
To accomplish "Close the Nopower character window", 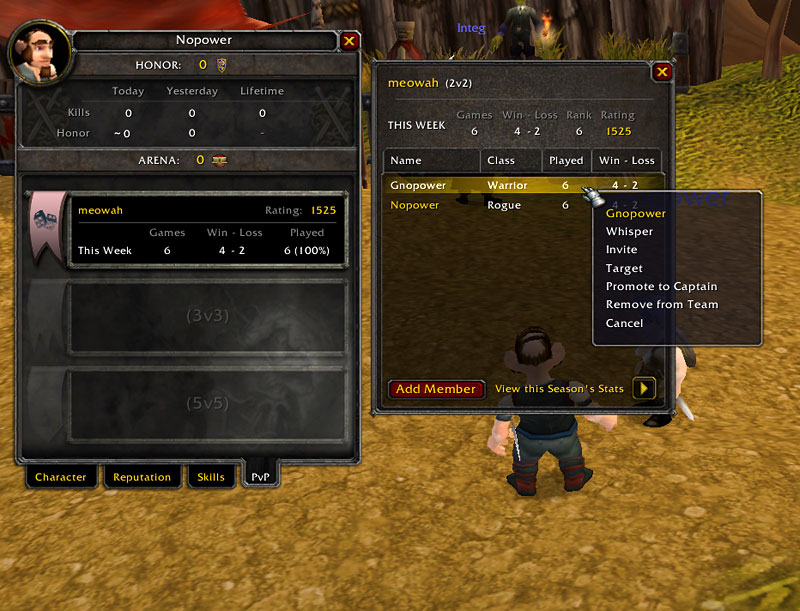I will pyautogui.click(x=349, y=41).
